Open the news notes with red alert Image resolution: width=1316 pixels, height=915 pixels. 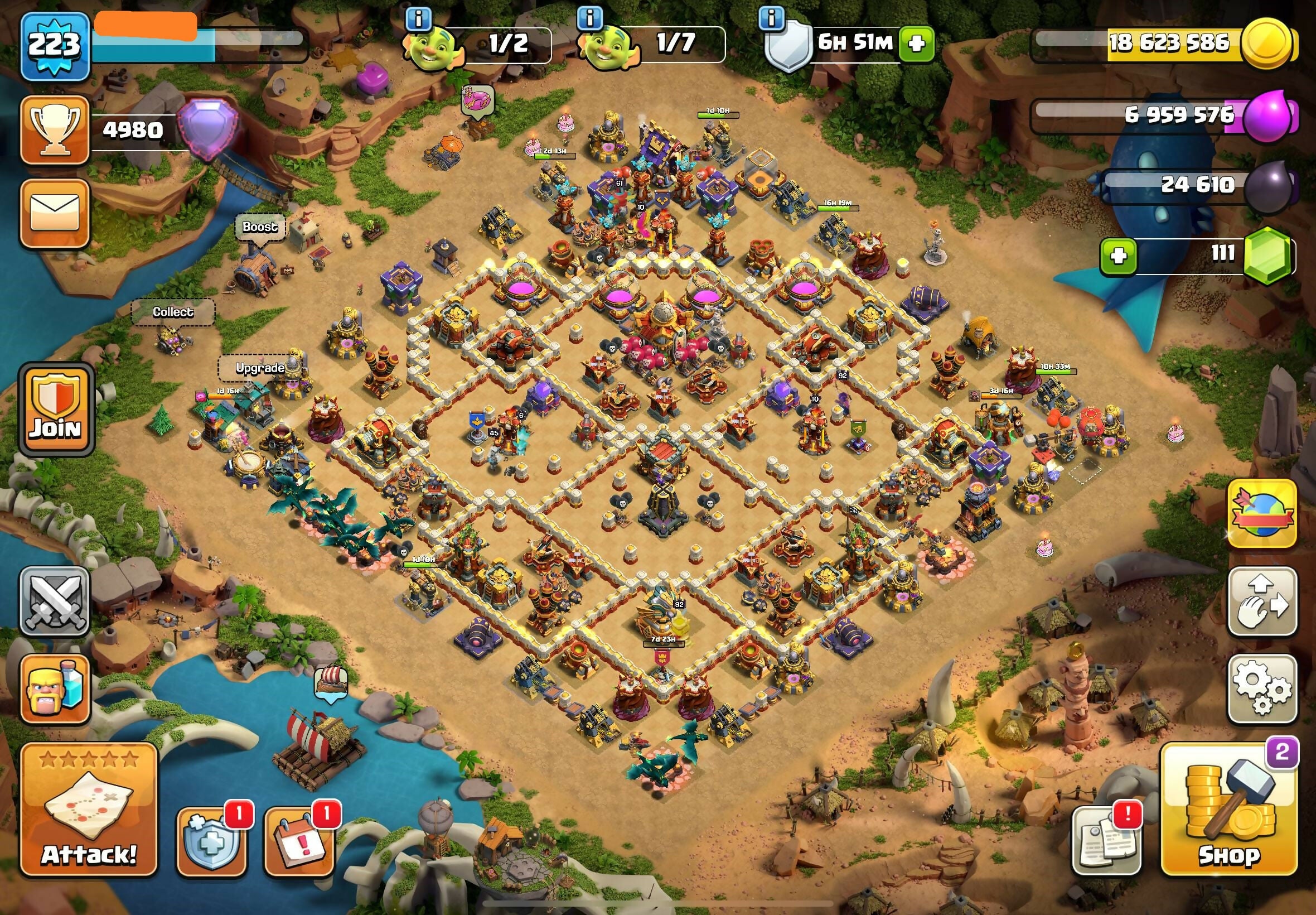pyautogui.click(x=1106, y=840)
